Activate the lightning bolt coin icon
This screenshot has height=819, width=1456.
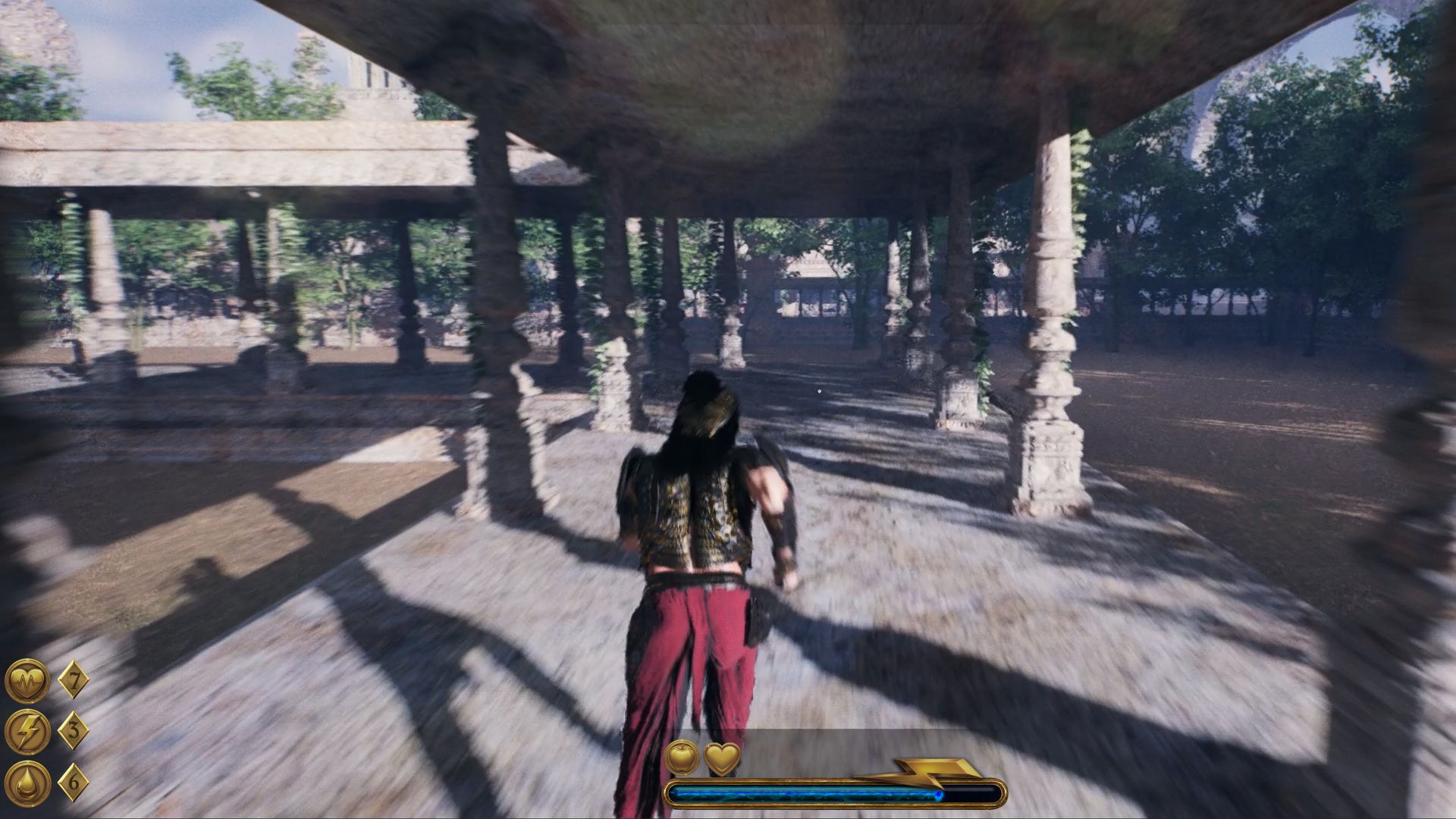tap(28, 731)
